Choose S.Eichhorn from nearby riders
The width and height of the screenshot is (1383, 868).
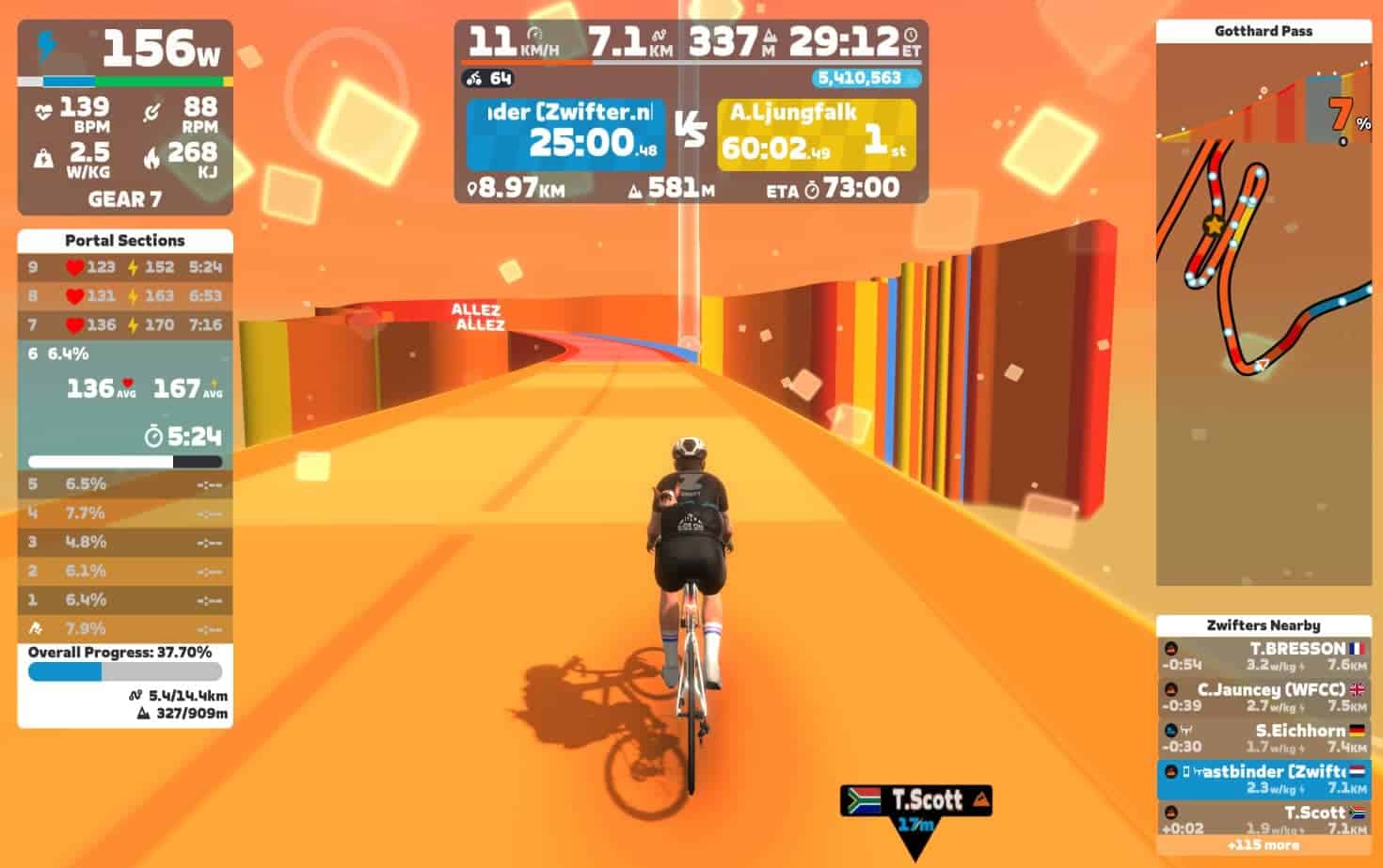1263,738
